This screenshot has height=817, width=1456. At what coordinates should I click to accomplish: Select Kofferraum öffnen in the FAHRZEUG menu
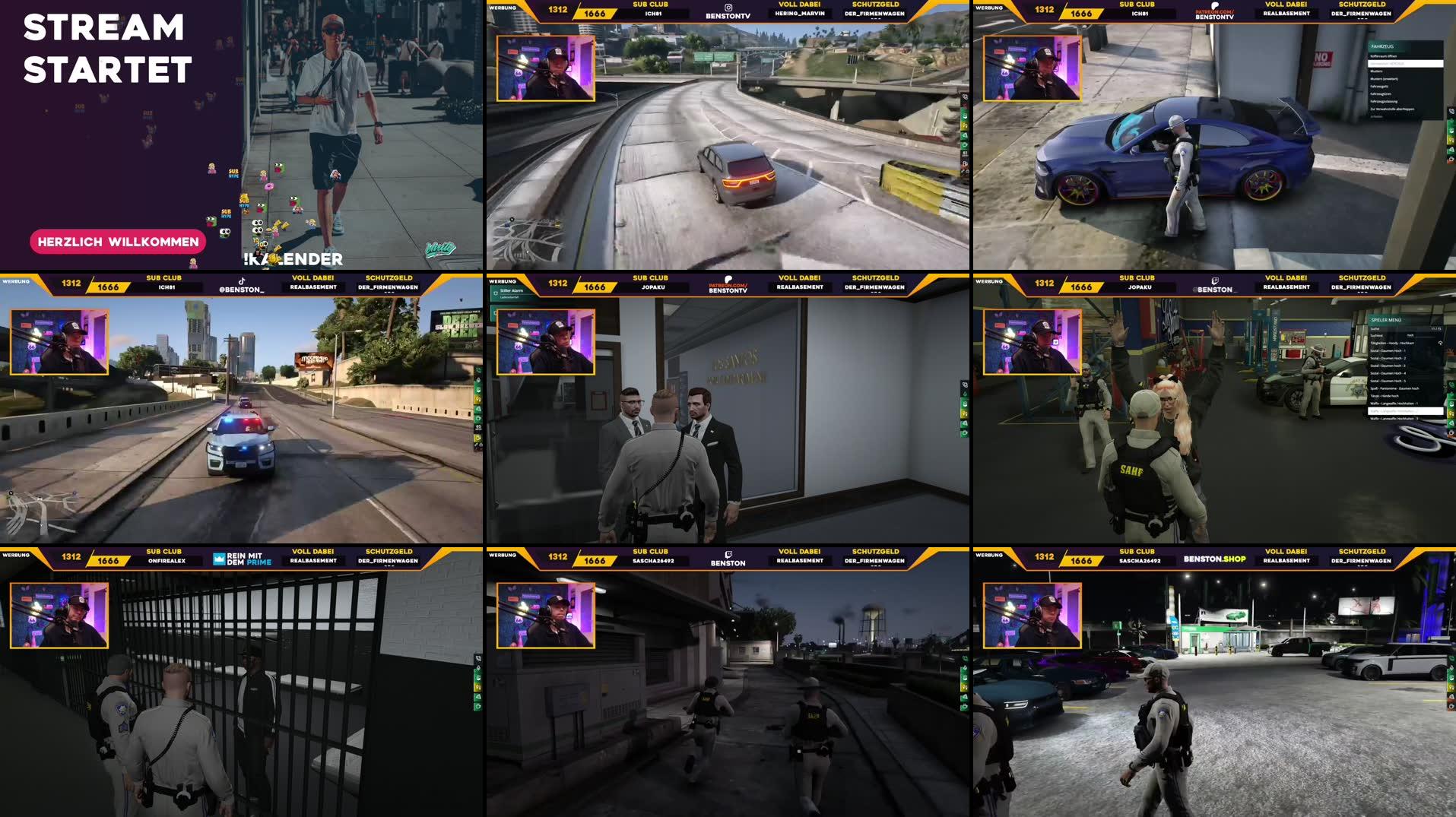tap(1388, 56)
